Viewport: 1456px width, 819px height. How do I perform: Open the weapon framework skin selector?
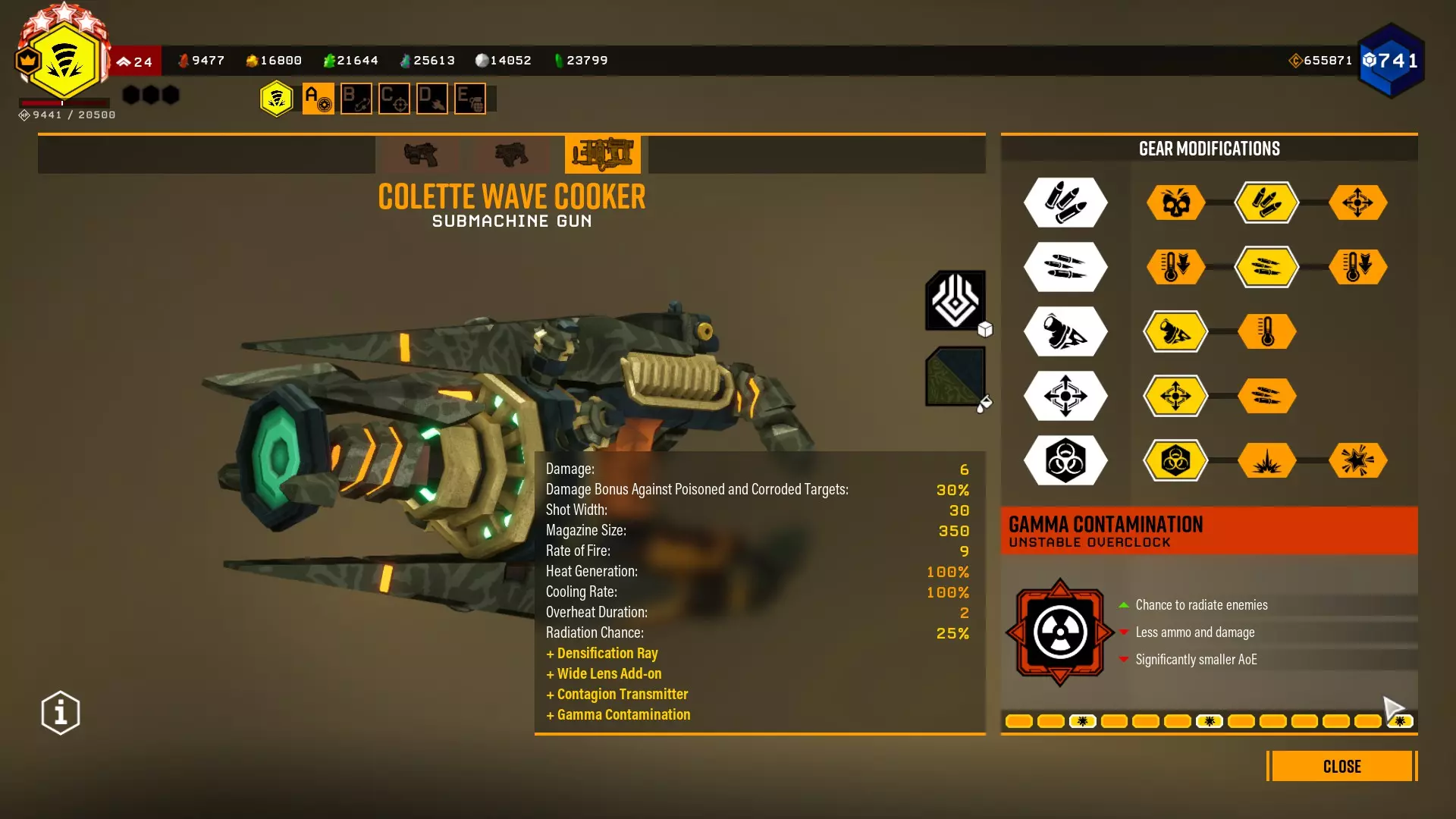tap(955, 300)
